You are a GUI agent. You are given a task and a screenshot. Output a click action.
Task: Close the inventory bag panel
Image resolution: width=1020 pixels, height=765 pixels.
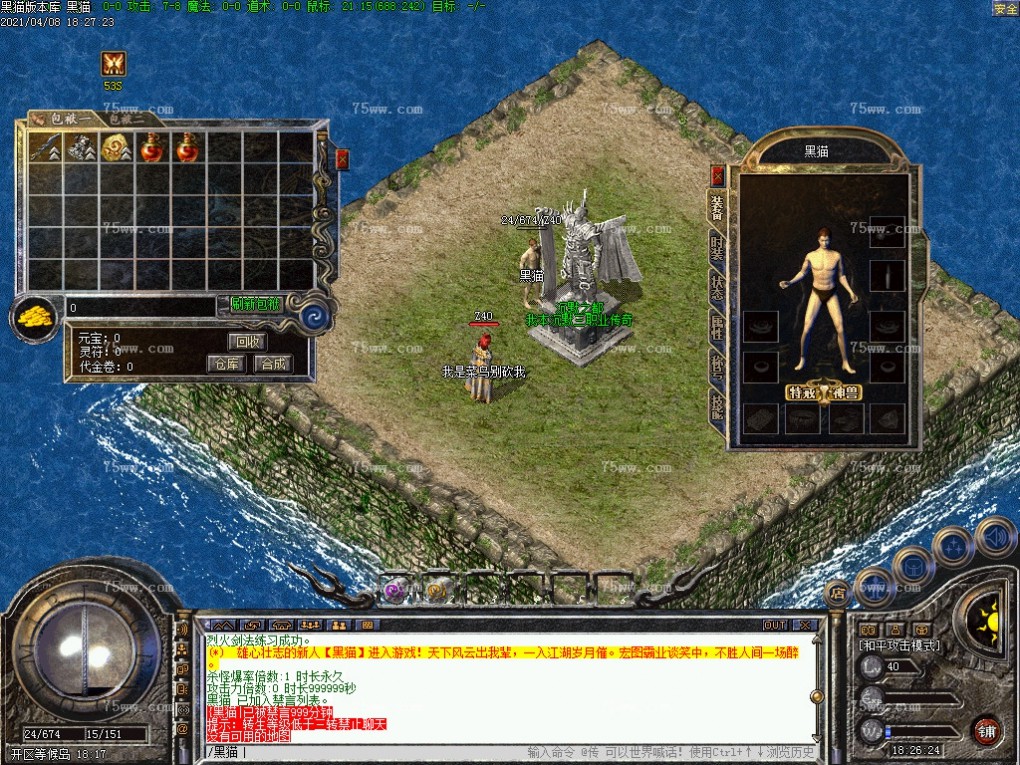[342, 158]
